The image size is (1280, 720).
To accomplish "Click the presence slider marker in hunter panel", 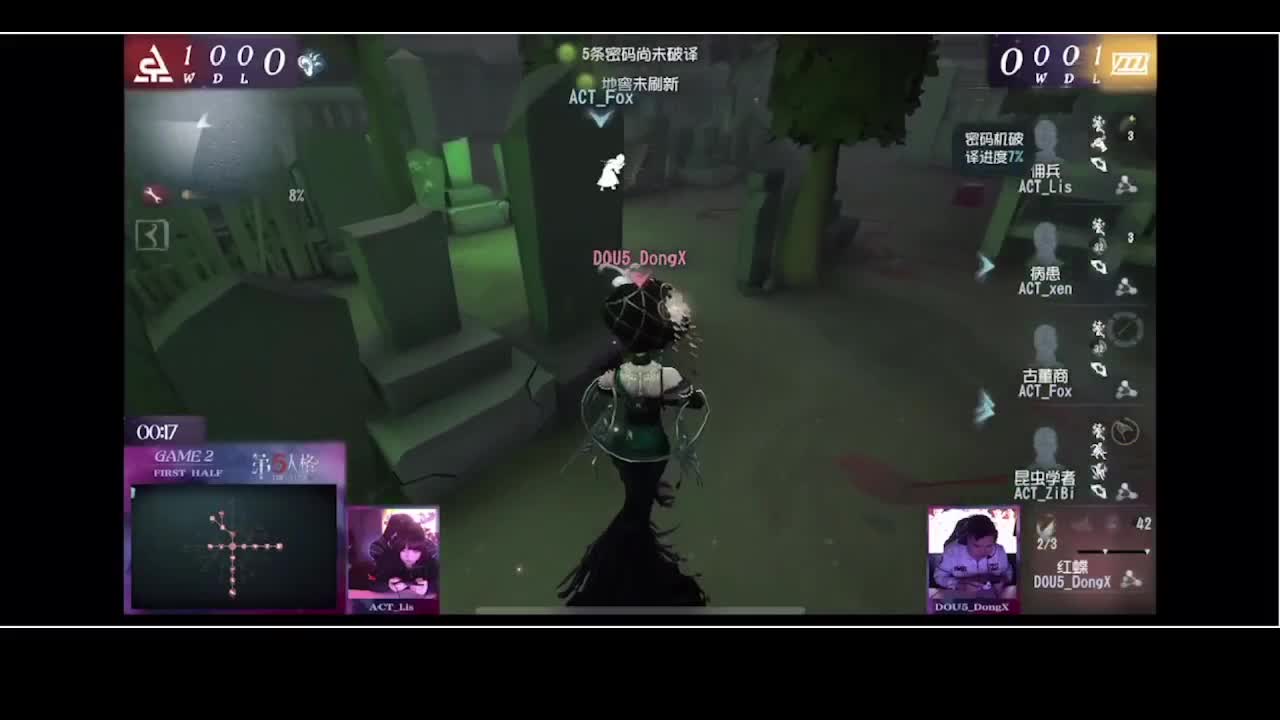I will (x=1106, y=551).
